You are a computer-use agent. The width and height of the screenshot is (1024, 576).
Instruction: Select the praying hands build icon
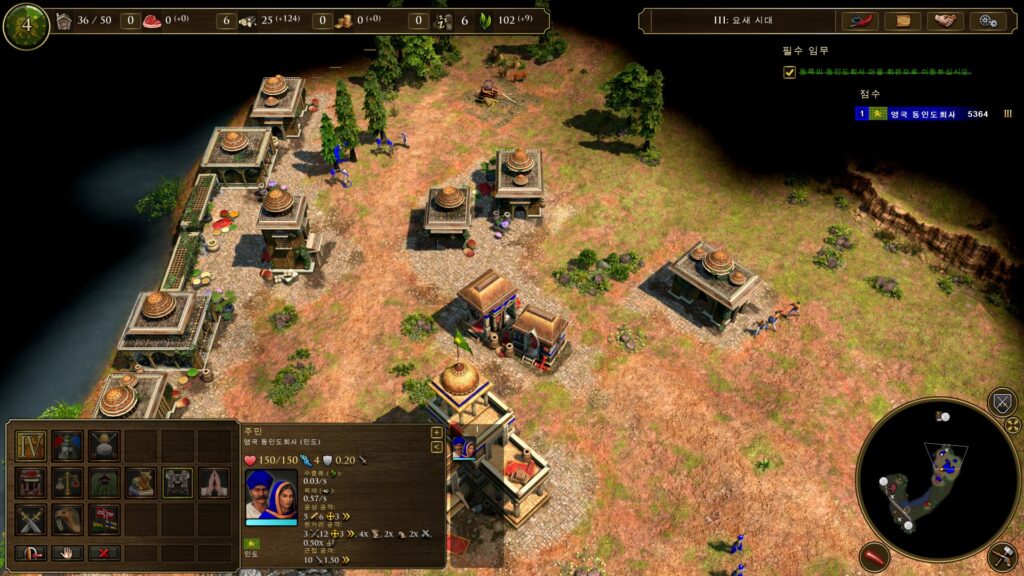[x=215, y=482]
